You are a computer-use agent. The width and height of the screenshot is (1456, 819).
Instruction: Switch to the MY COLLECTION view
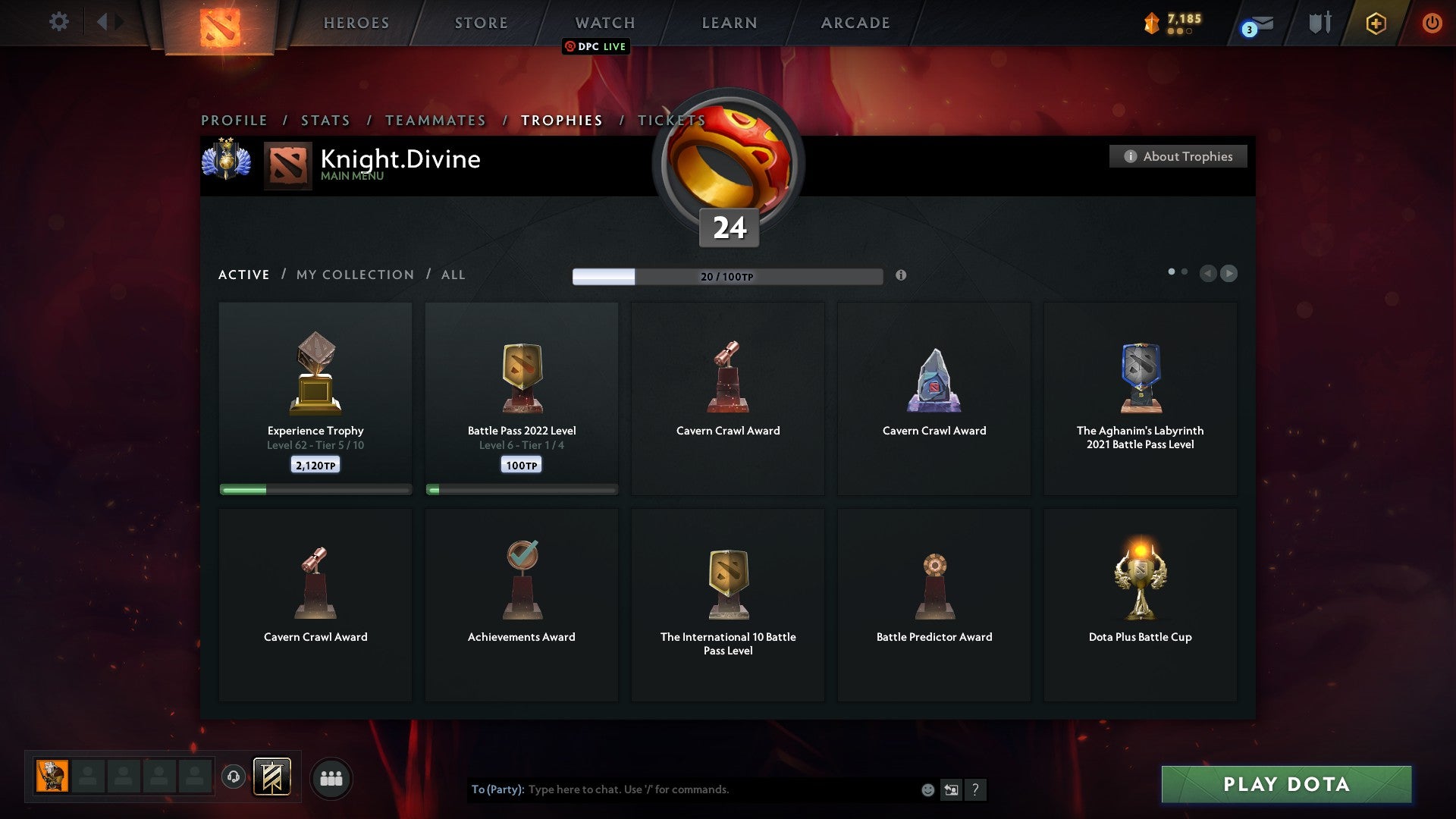(x=354, y=275)
